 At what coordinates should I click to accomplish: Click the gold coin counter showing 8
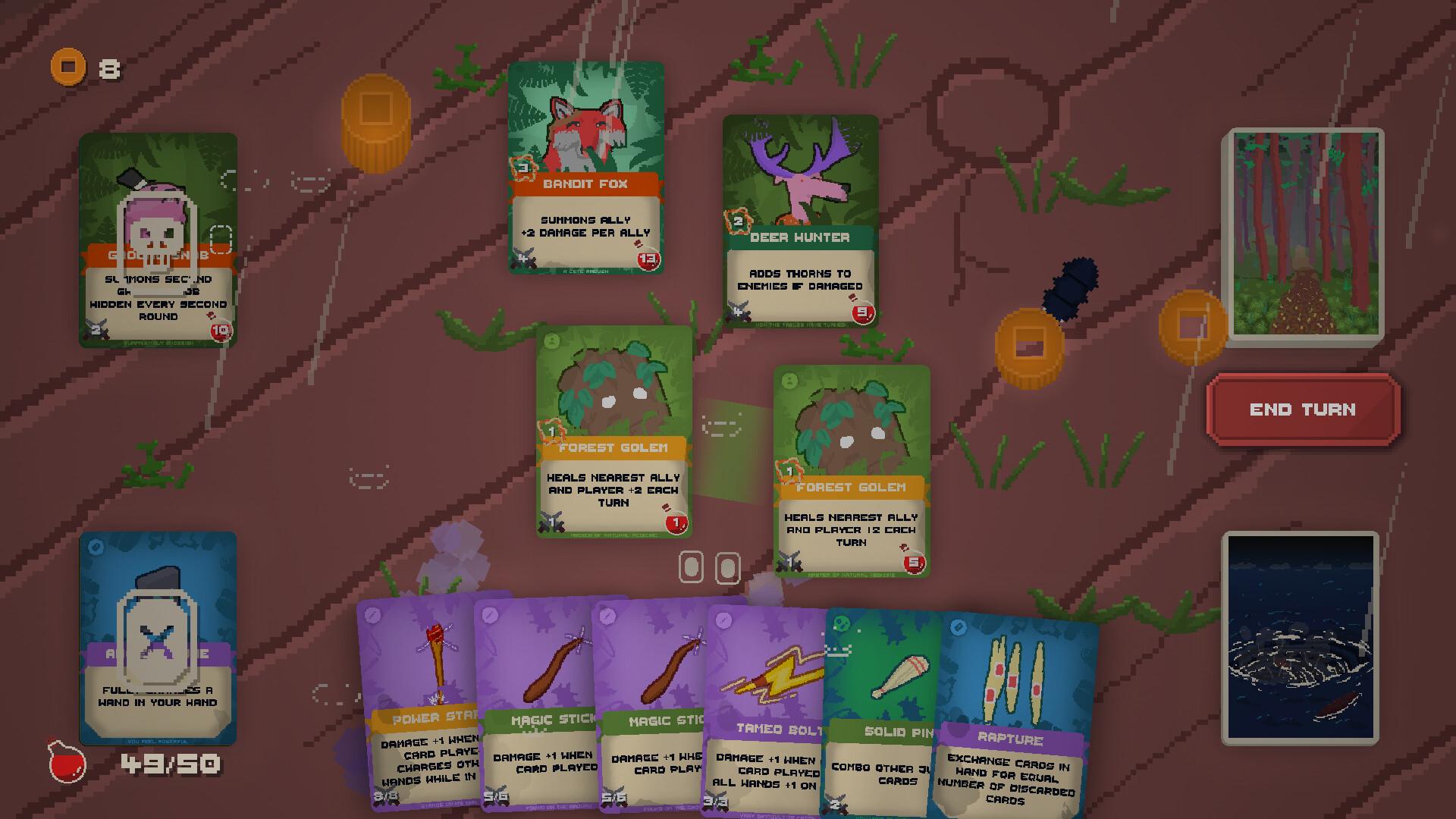point(85,67)
